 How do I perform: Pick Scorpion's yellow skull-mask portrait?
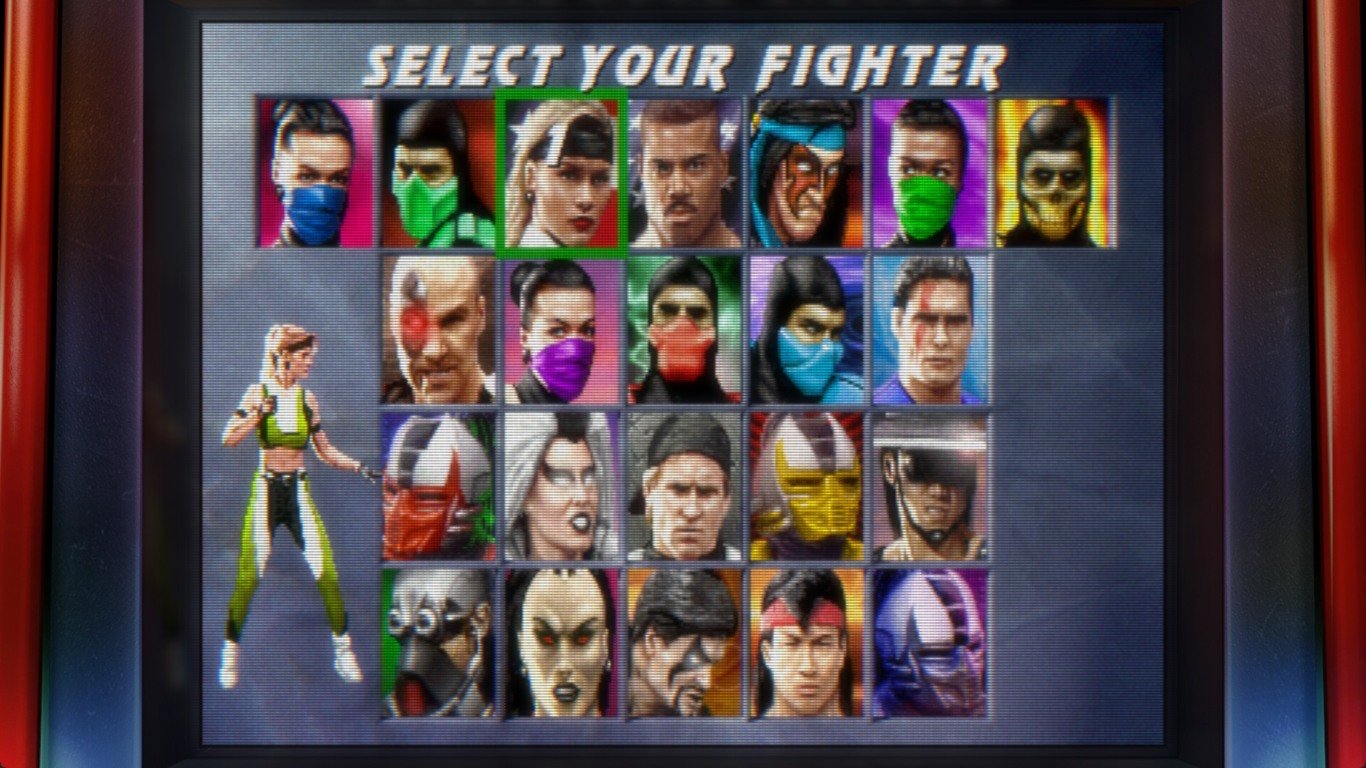(1054, 172)
